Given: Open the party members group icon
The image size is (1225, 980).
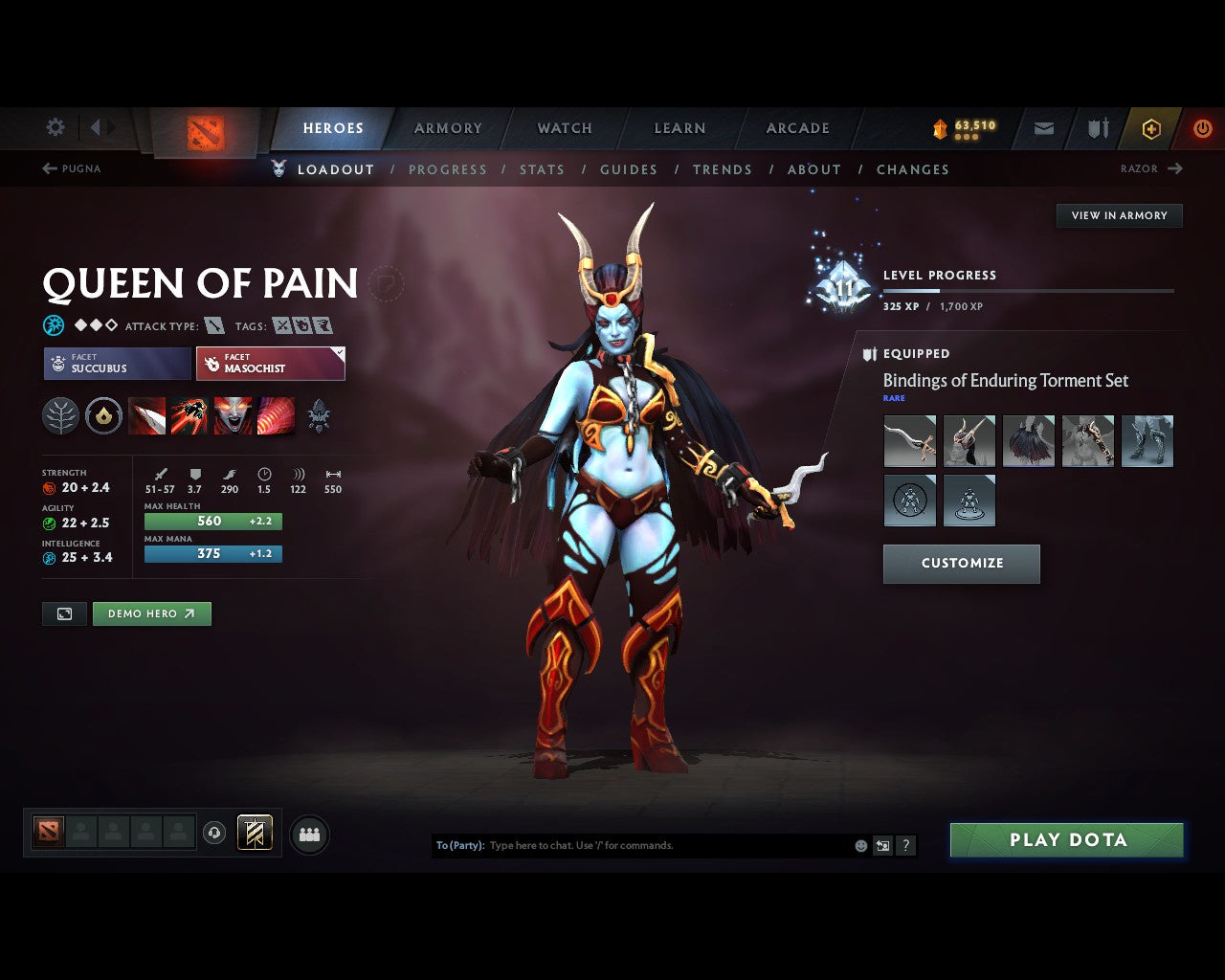Looking at the screenshot, I should coord(309,834).
